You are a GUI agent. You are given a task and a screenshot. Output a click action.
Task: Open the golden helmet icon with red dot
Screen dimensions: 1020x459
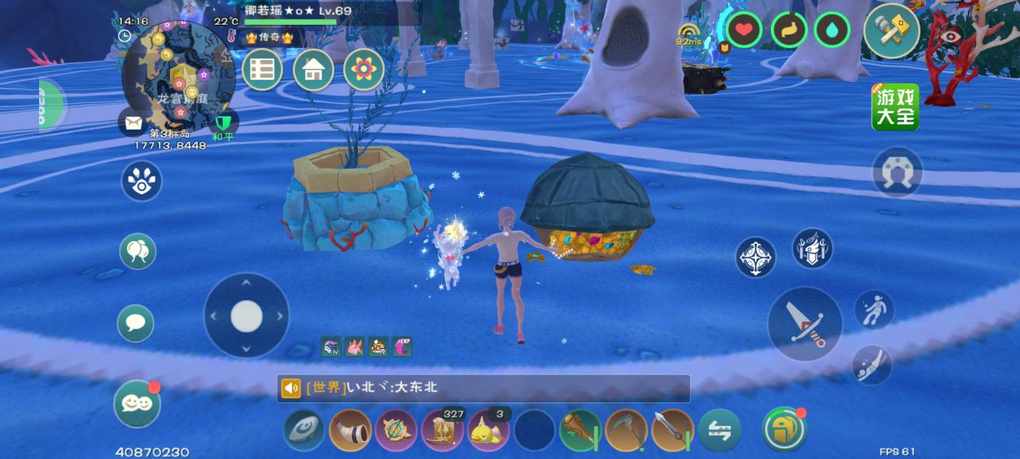(x=784, y=429)
